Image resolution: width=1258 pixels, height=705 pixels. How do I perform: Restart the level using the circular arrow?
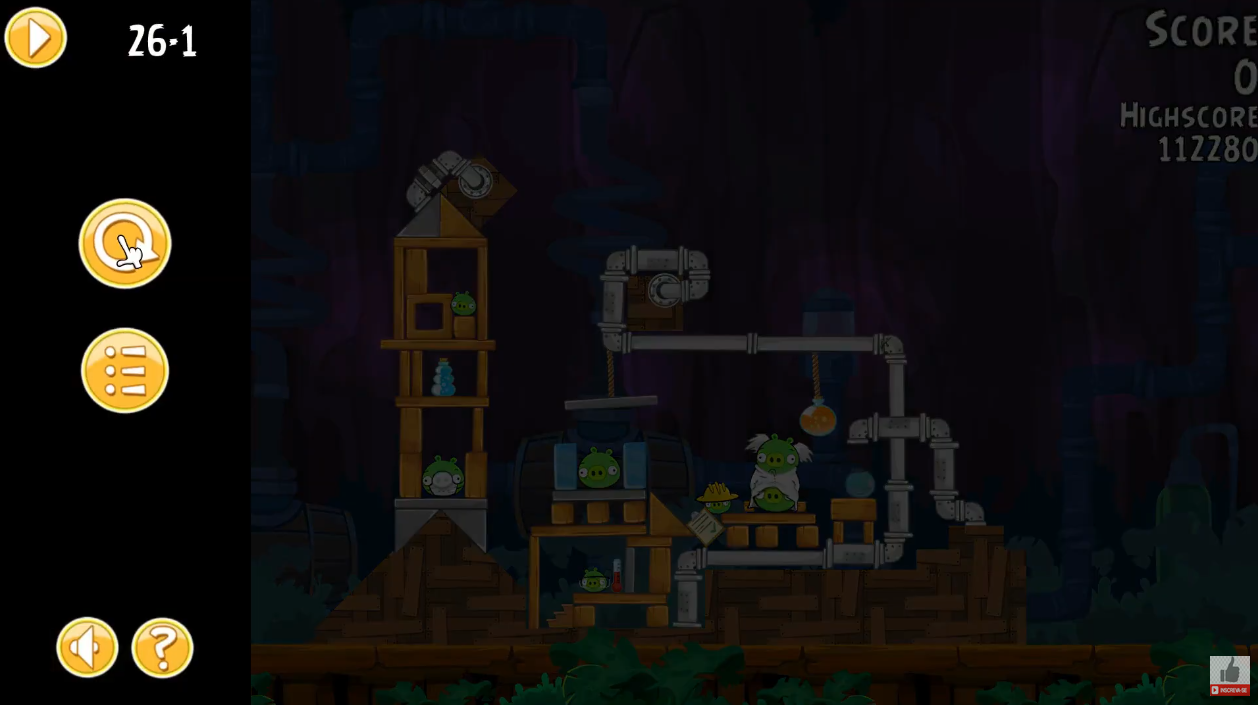point(125,243)
